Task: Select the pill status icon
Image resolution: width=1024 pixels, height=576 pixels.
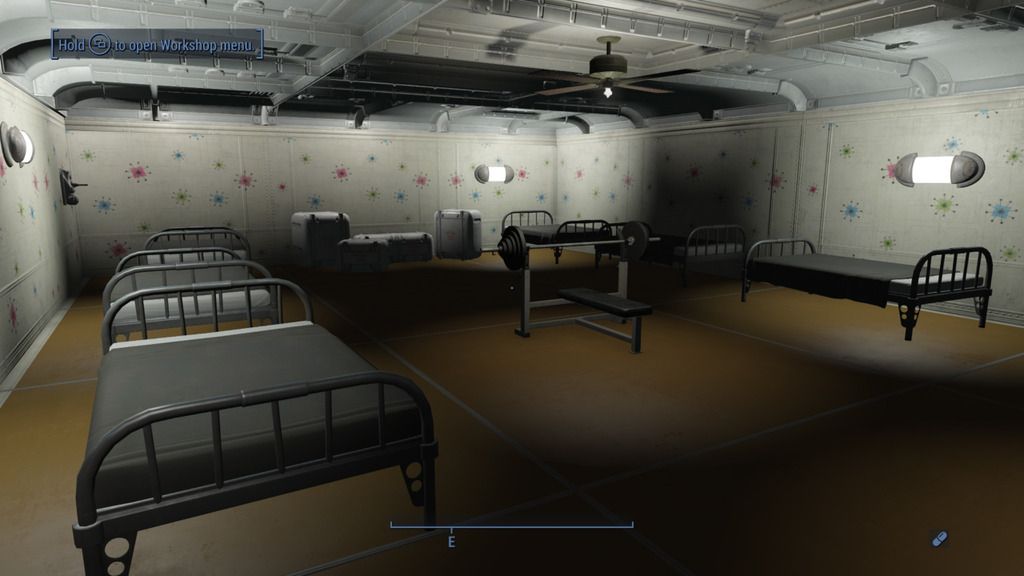Action: pyautogui.click(x=938, y=540)
